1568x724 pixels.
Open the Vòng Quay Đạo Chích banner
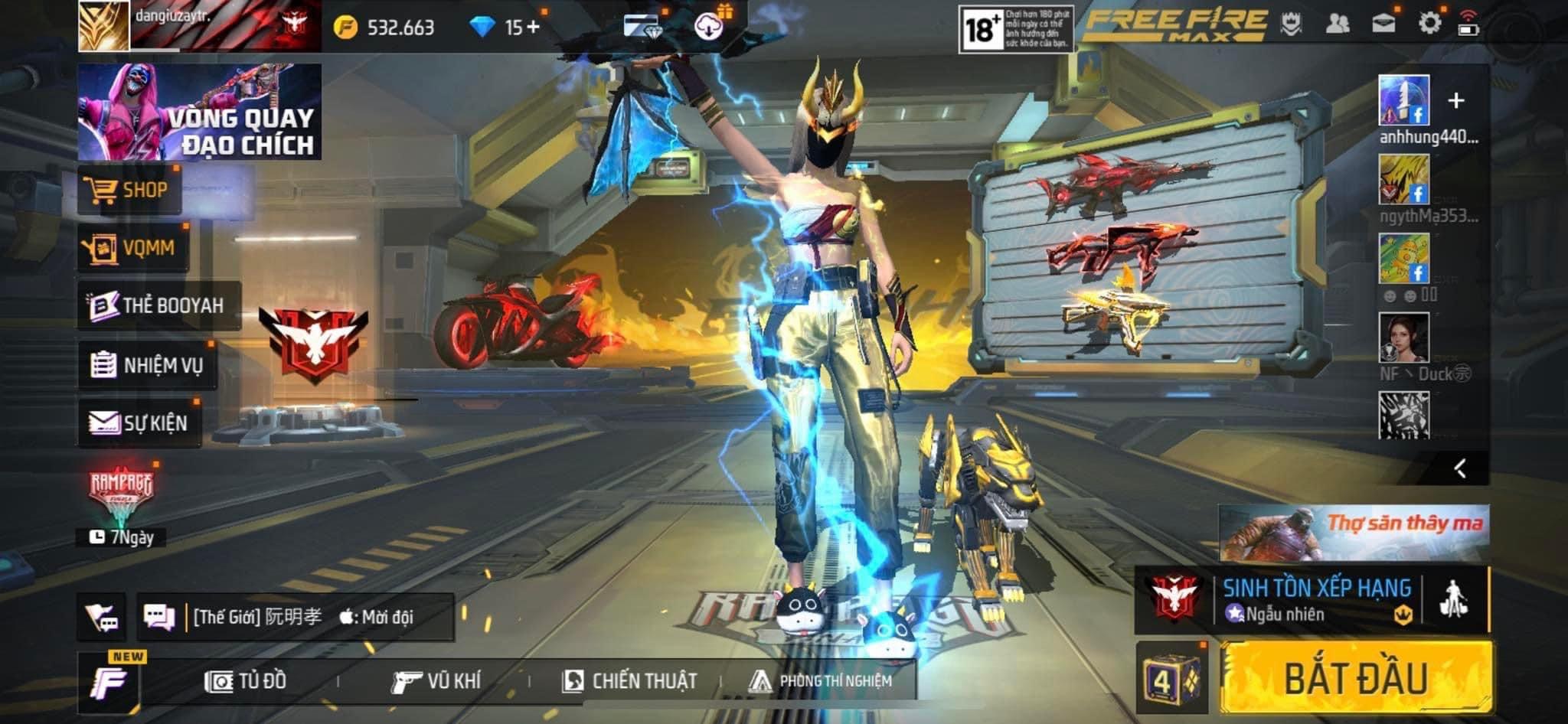[199, 112]
